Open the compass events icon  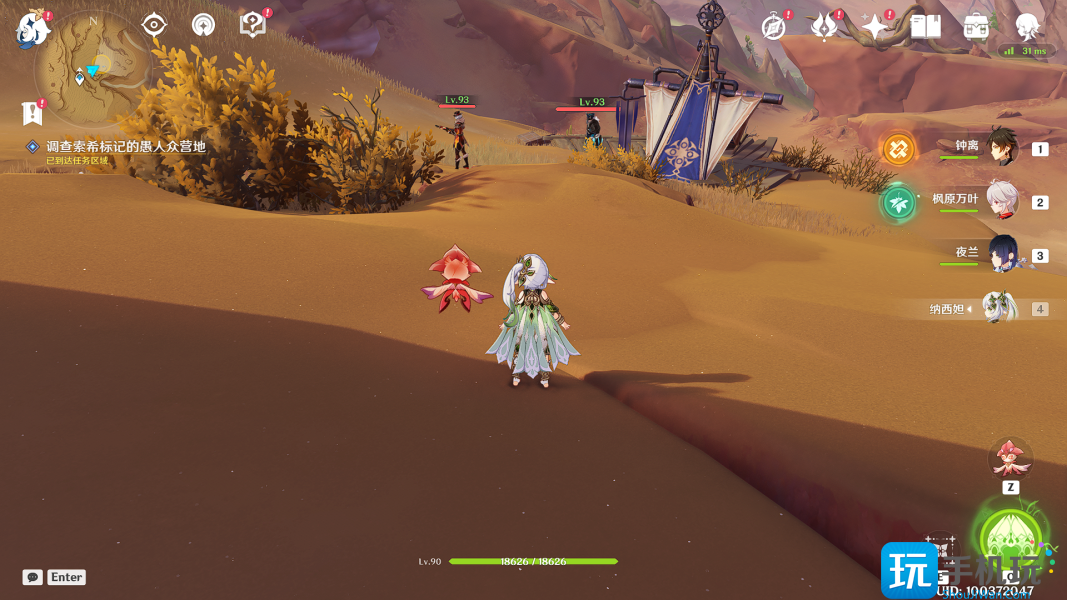point(773,27)
